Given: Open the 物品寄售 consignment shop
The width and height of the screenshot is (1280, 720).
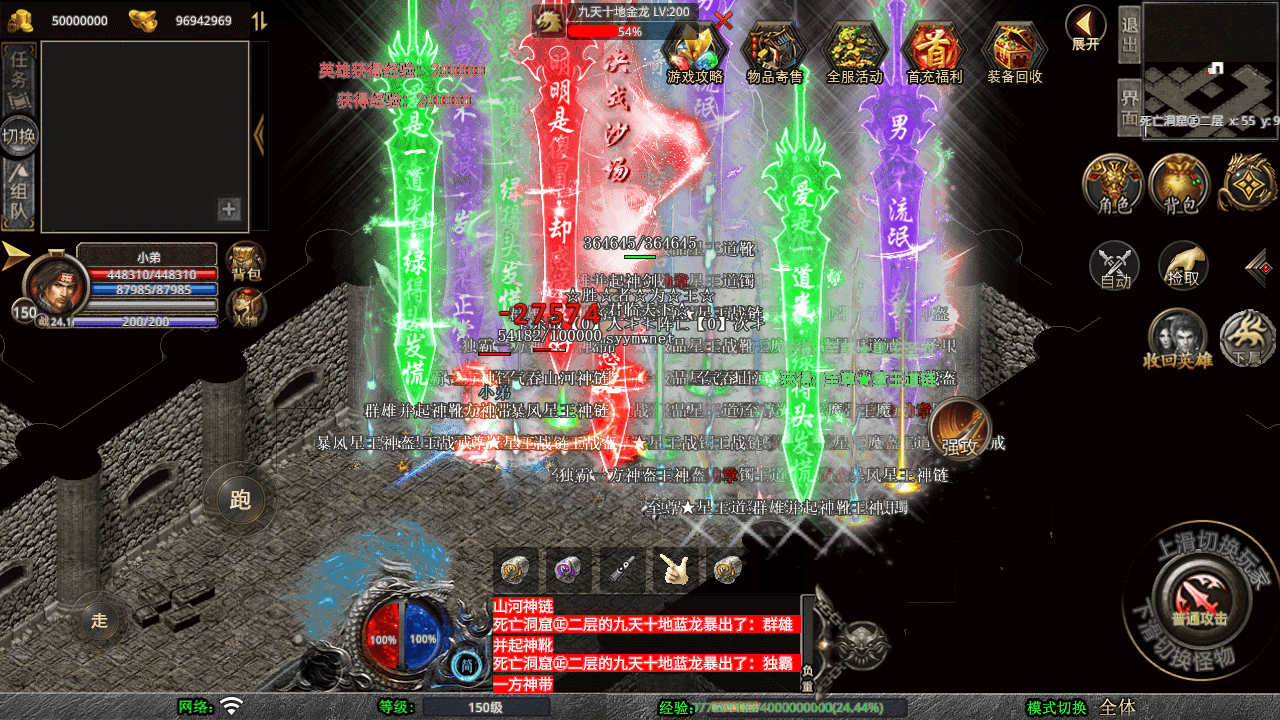Looking at the screenshot, I should click(775, 50).
